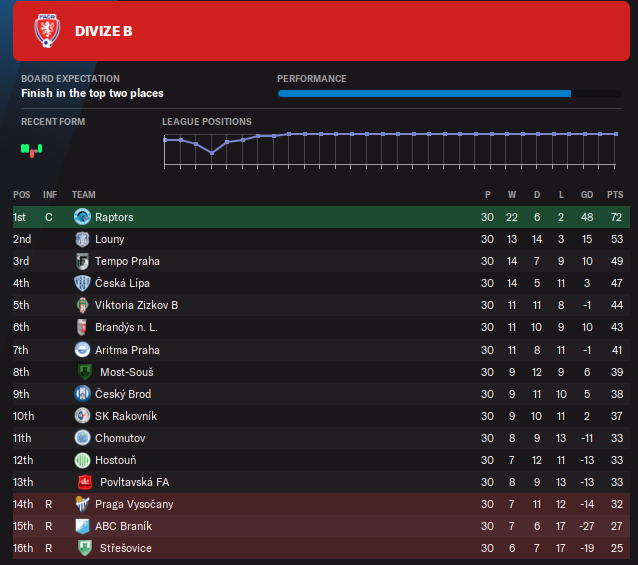Open Povltavská FA club entry
Image resolution: width=638 pixels, height=565 pixels.
click(134, 482)
